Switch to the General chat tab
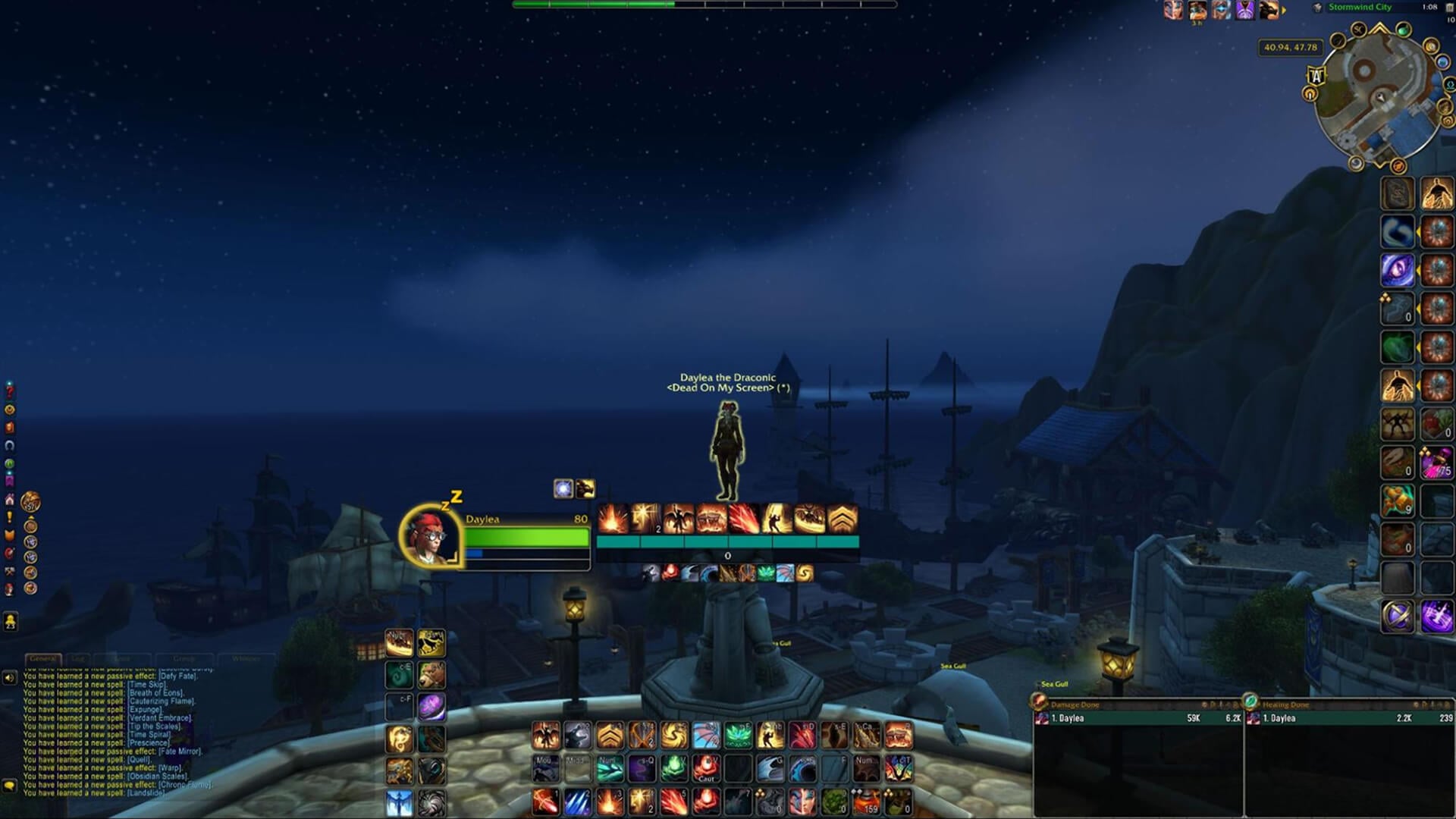 (x=42, y=659)
